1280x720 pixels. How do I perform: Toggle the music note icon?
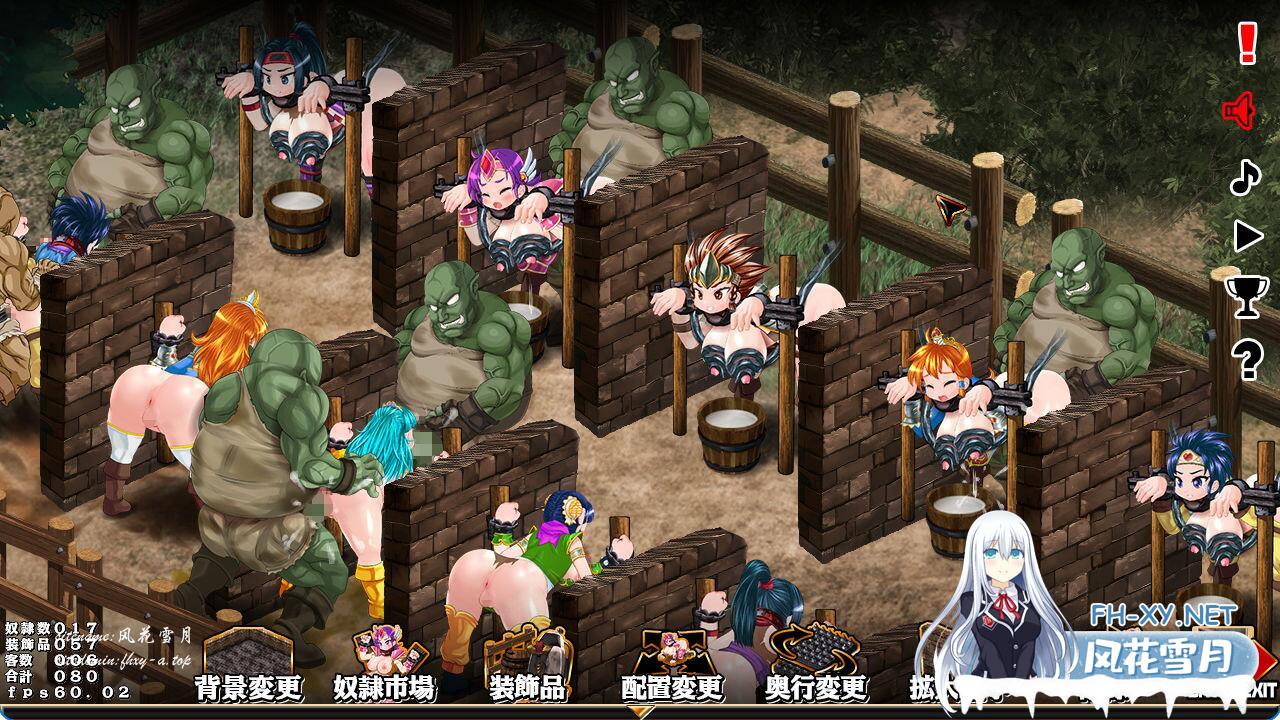pyautogui.click(x=1244, y=177)
